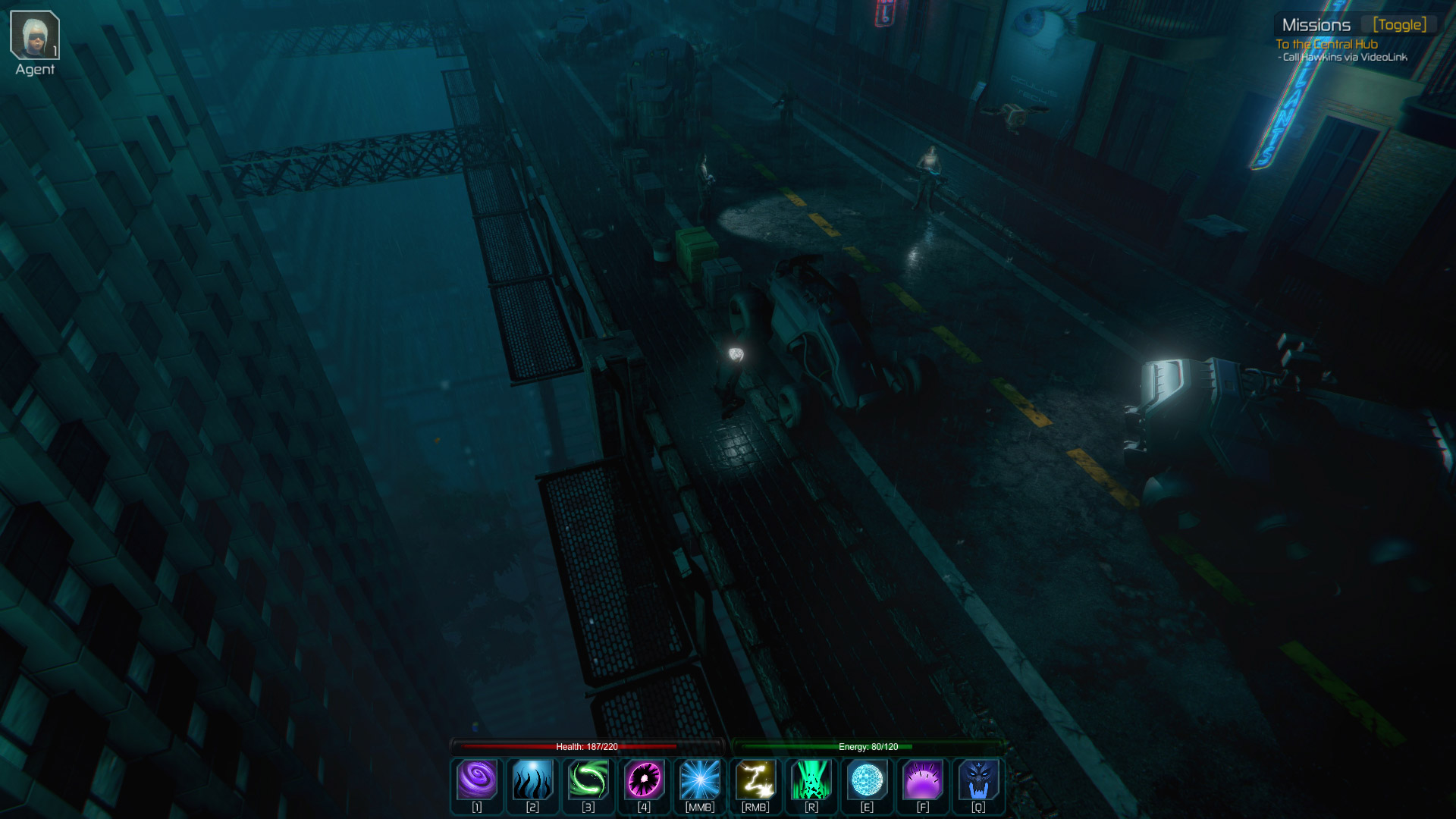
Task: Trigger the green swirling slash ability
Action: pos(588,780)
